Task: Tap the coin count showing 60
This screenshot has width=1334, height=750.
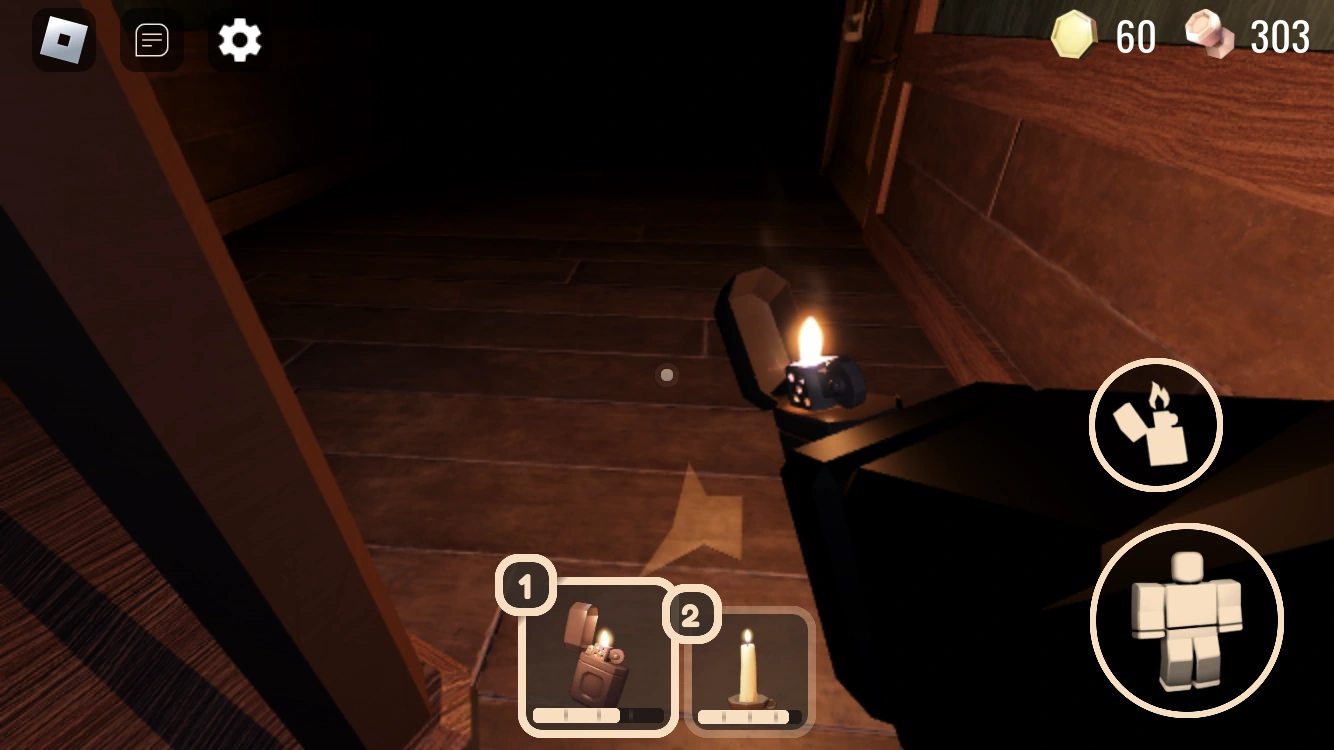Action: [1133, 37]
